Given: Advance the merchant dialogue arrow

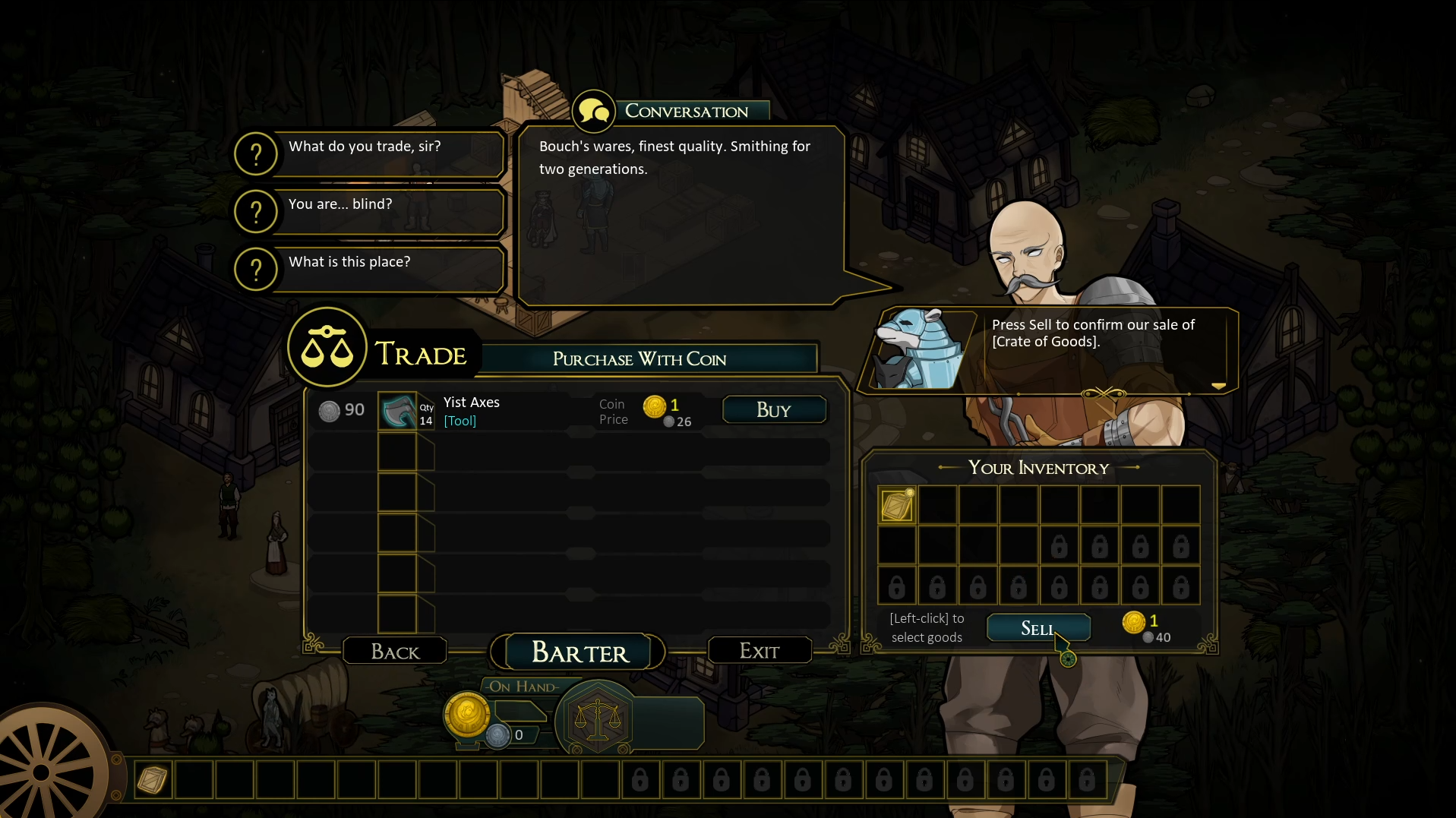Looking at the screenshot, I should point(1218,387).
